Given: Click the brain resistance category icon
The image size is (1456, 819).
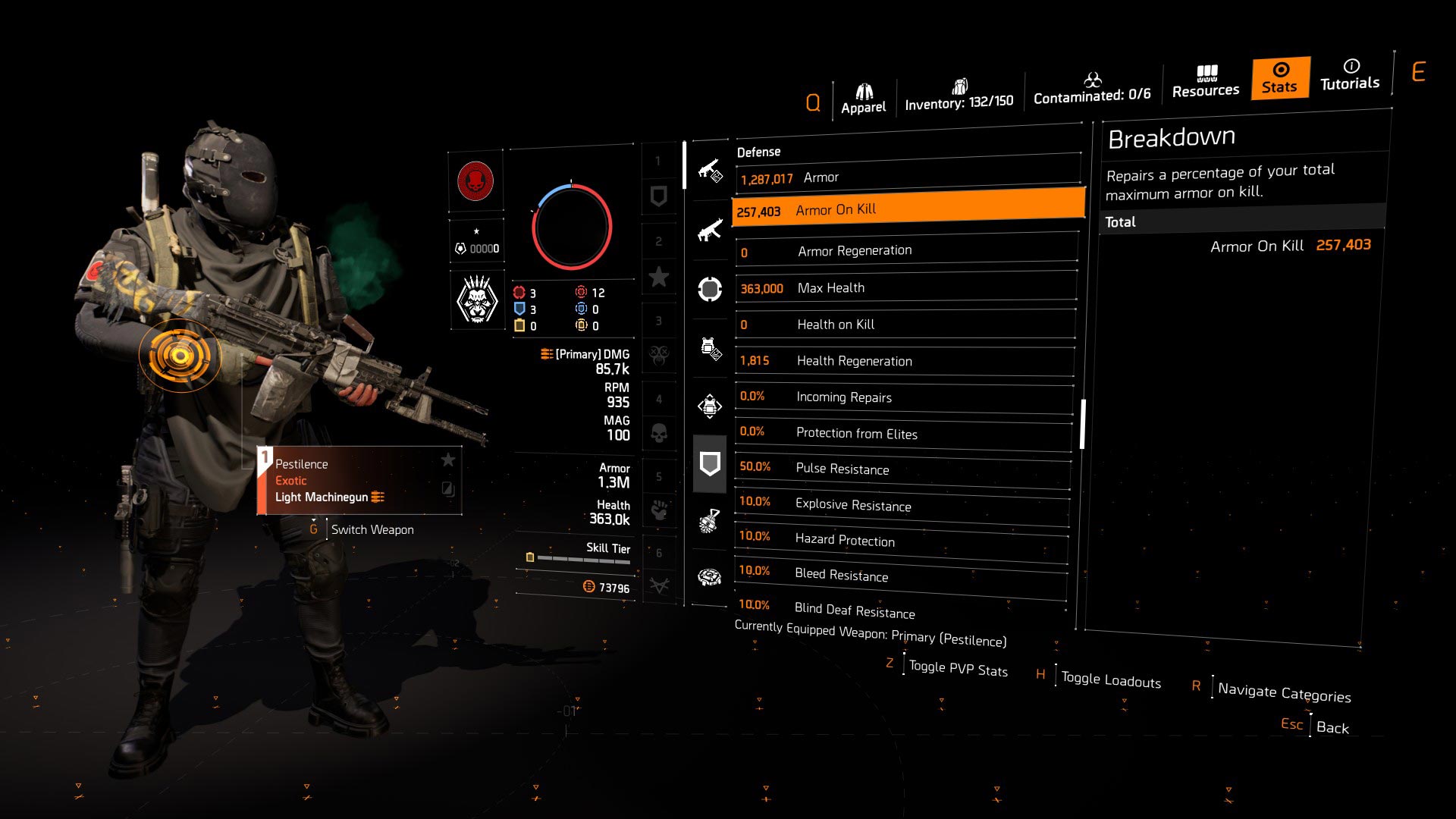Looking at the screenshot, I should pos(710,578).
